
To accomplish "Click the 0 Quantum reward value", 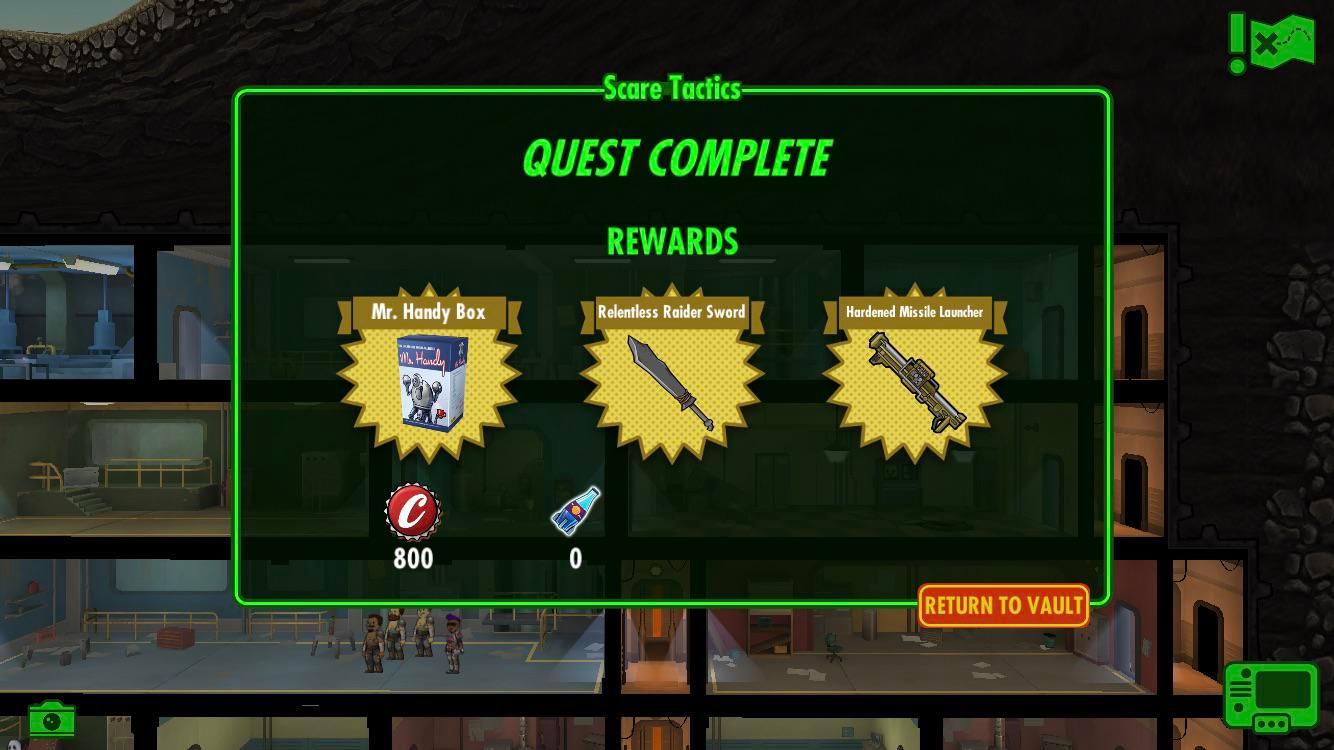I will coord(575,559).
